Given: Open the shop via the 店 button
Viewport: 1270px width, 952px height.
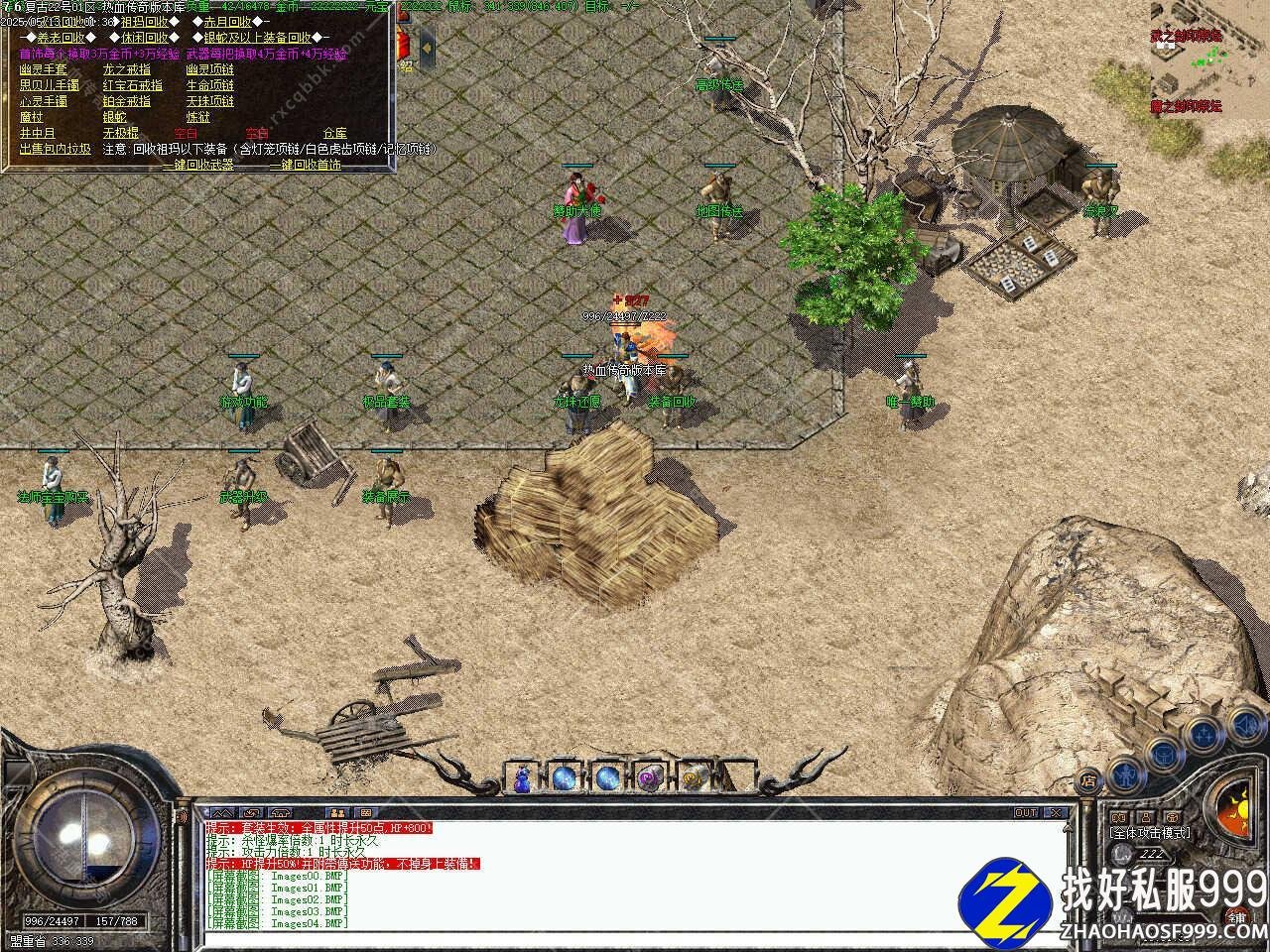Looking at the screenshot, I should coord(1088,779).
